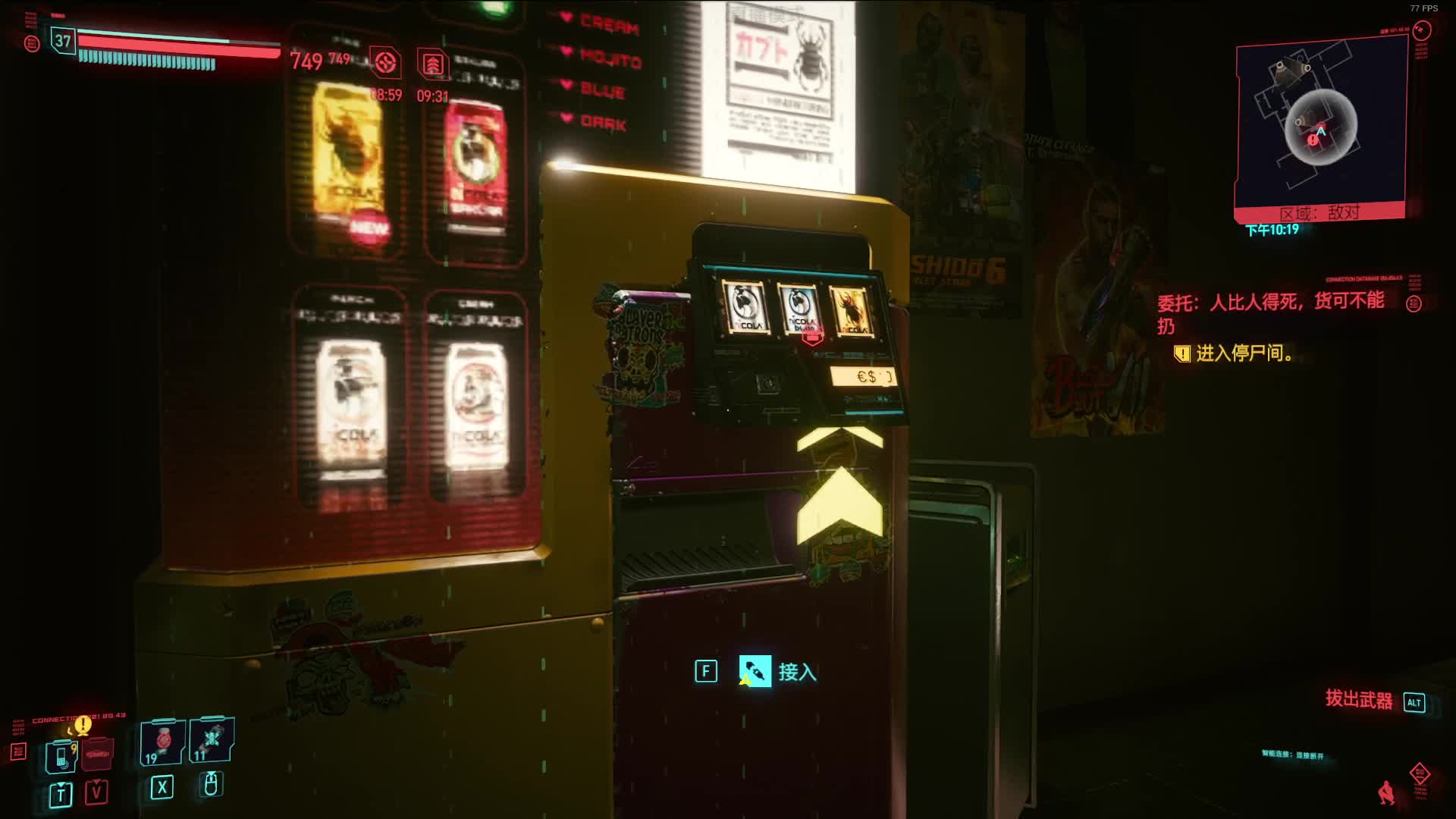The image size is (1456, 819).
Task: Click the level 37 badge
Action: 63,41
